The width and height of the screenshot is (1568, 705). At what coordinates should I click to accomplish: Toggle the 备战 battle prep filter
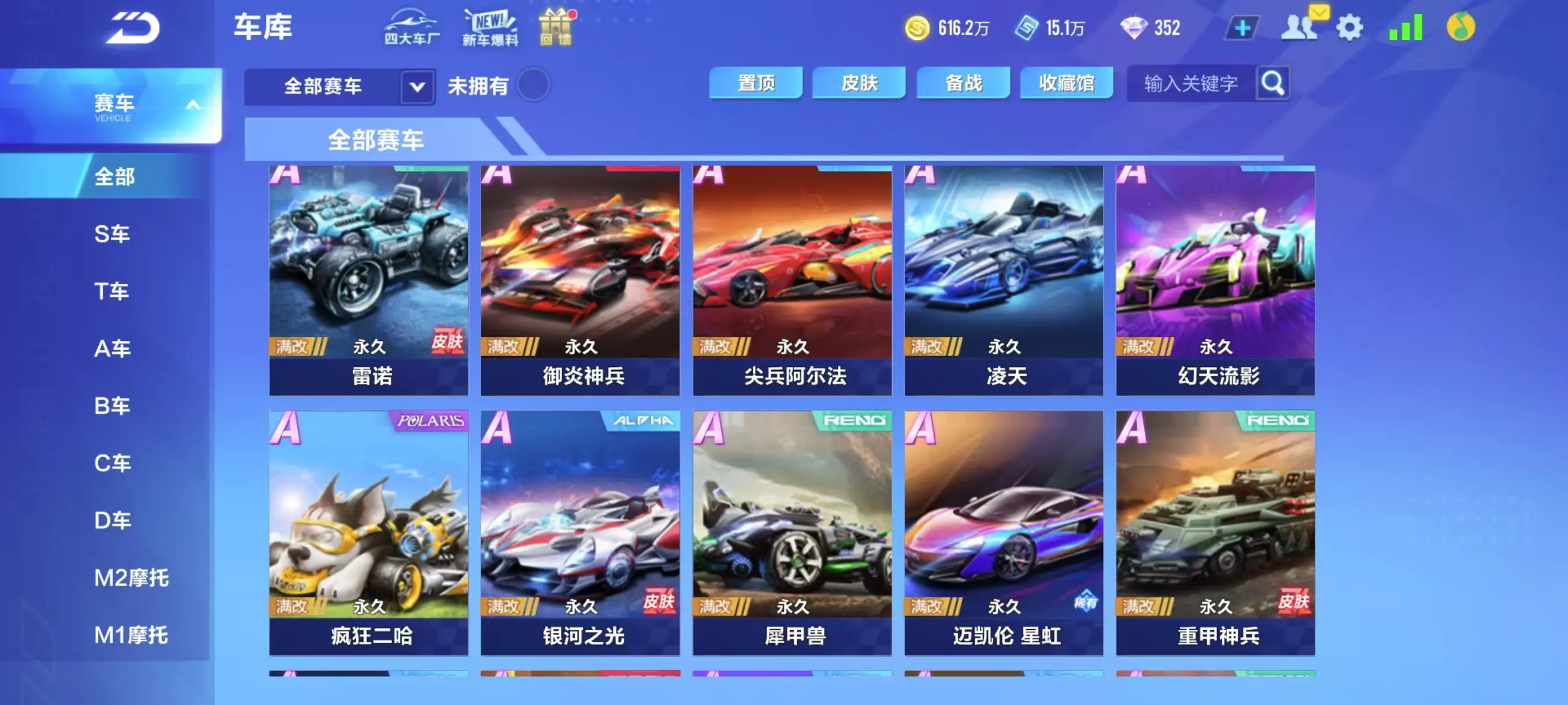click(963, 83)
